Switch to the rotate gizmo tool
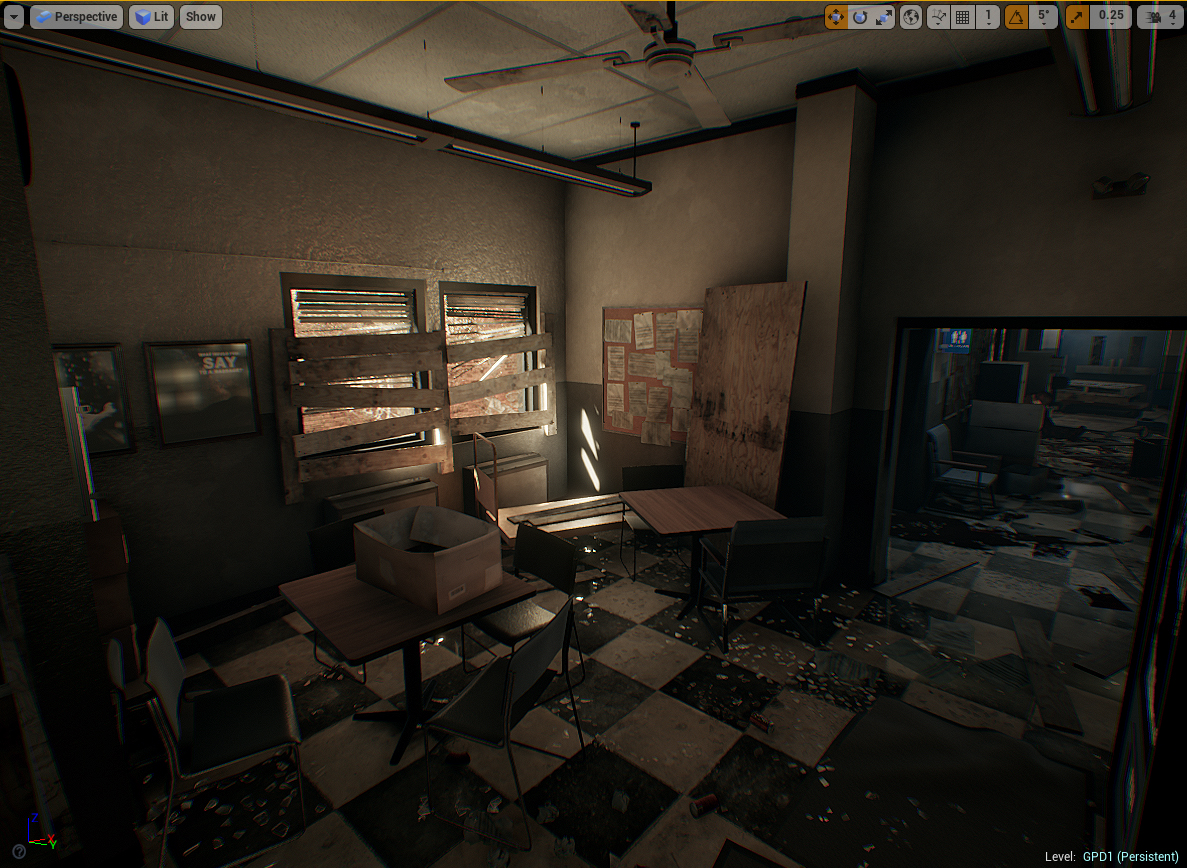Screen dimensions: 1187x868 [x=860, y=17]
